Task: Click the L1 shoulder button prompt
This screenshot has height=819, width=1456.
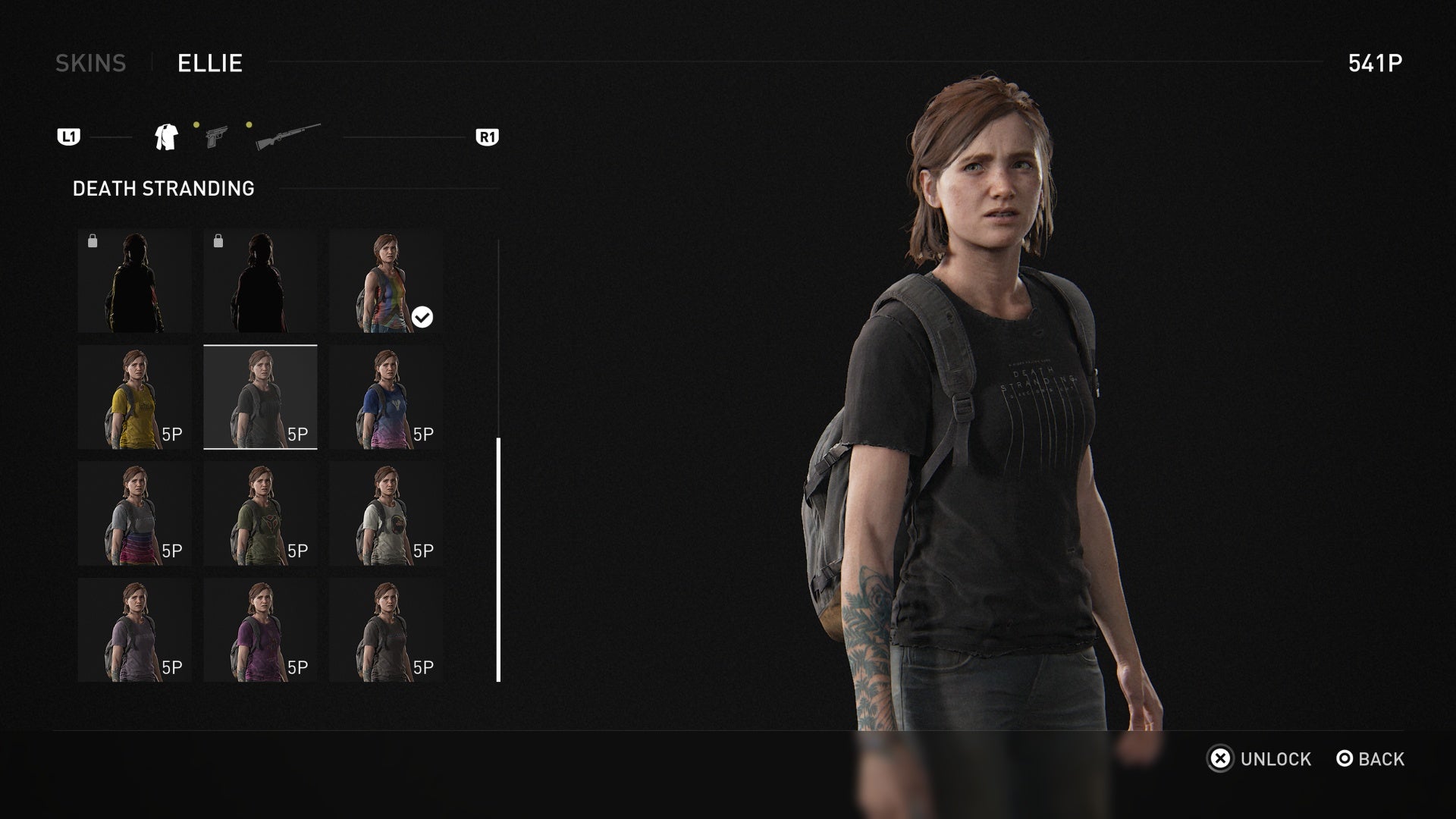Action: coord(68,136)
